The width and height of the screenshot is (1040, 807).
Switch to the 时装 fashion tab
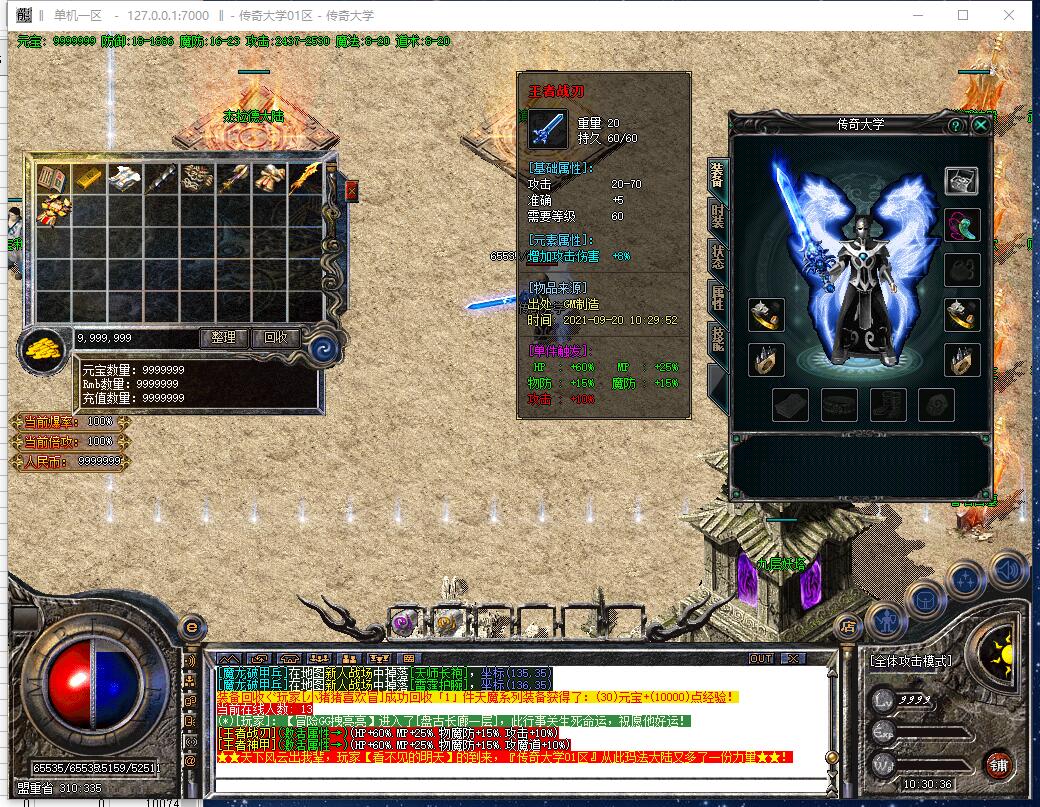coord(717,214)
